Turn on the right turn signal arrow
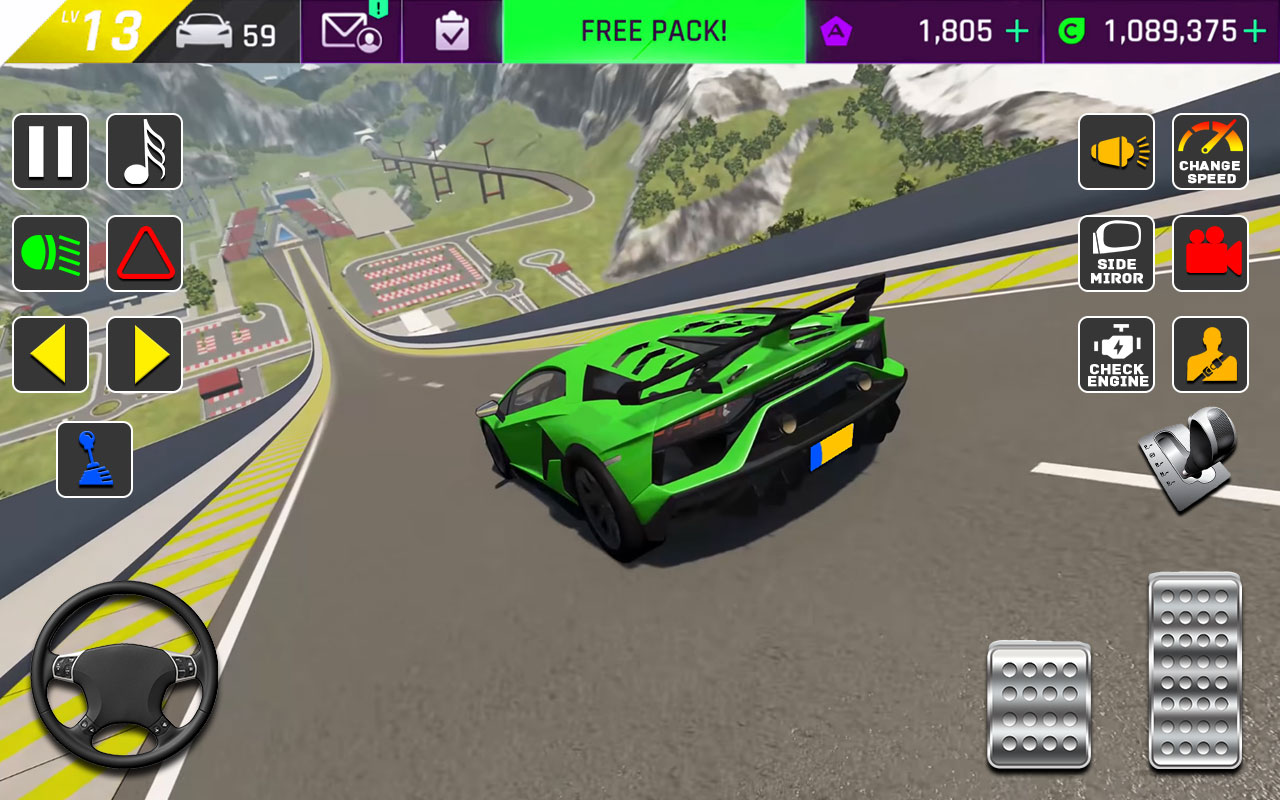Image resolution: width=1280 pixels, height=800 pixels. point(144,354)
